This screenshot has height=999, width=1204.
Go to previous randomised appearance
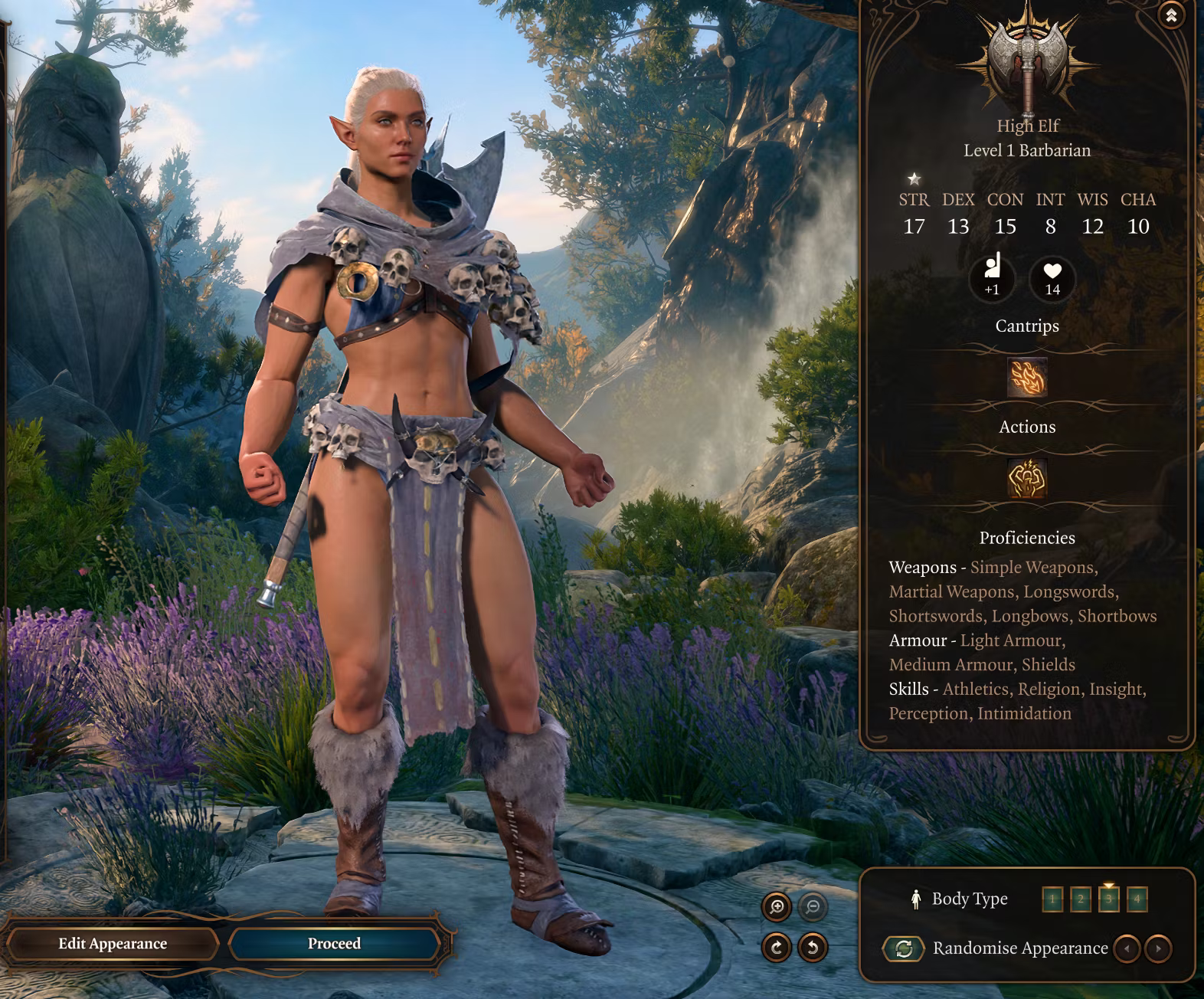click(1127, 948)
